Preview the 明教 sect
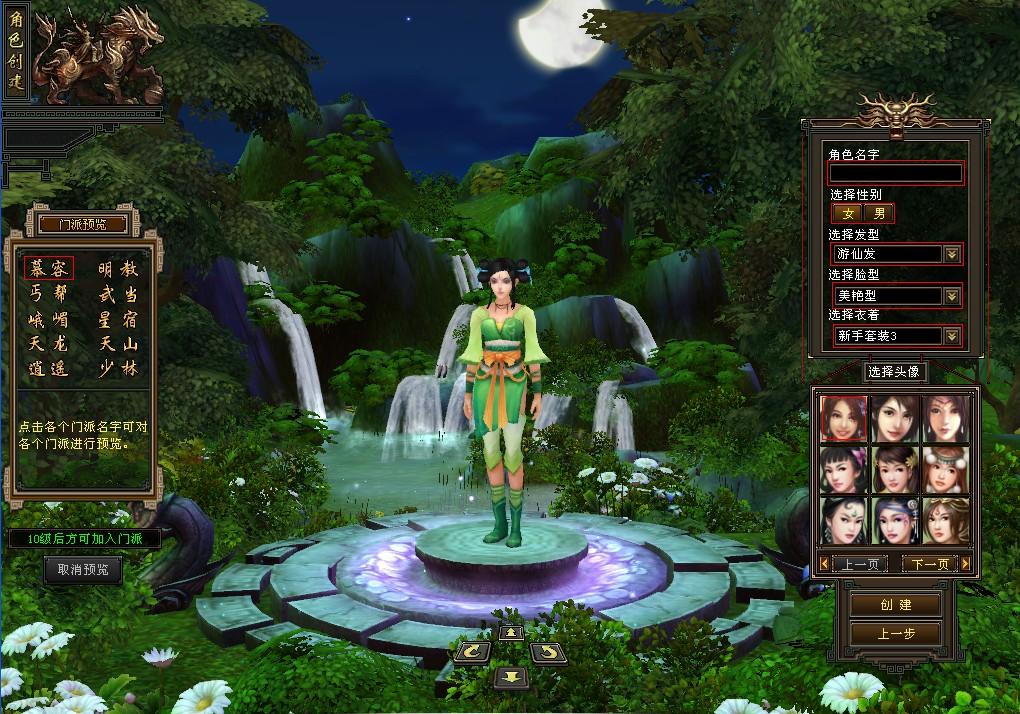 [118, 269]
